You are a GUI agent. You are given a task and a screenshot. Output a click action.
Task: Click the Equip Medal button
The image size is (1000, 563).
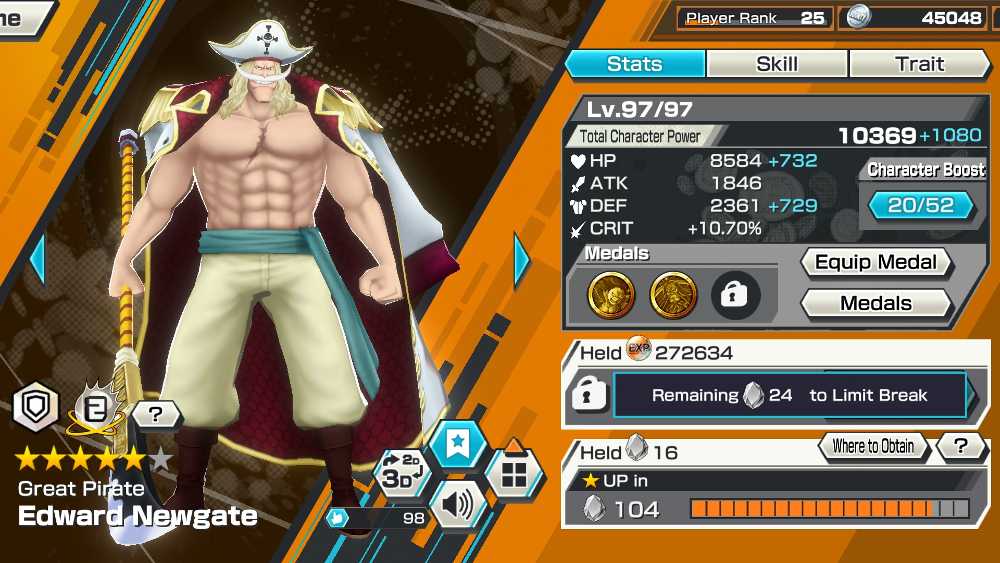point(876,263)
